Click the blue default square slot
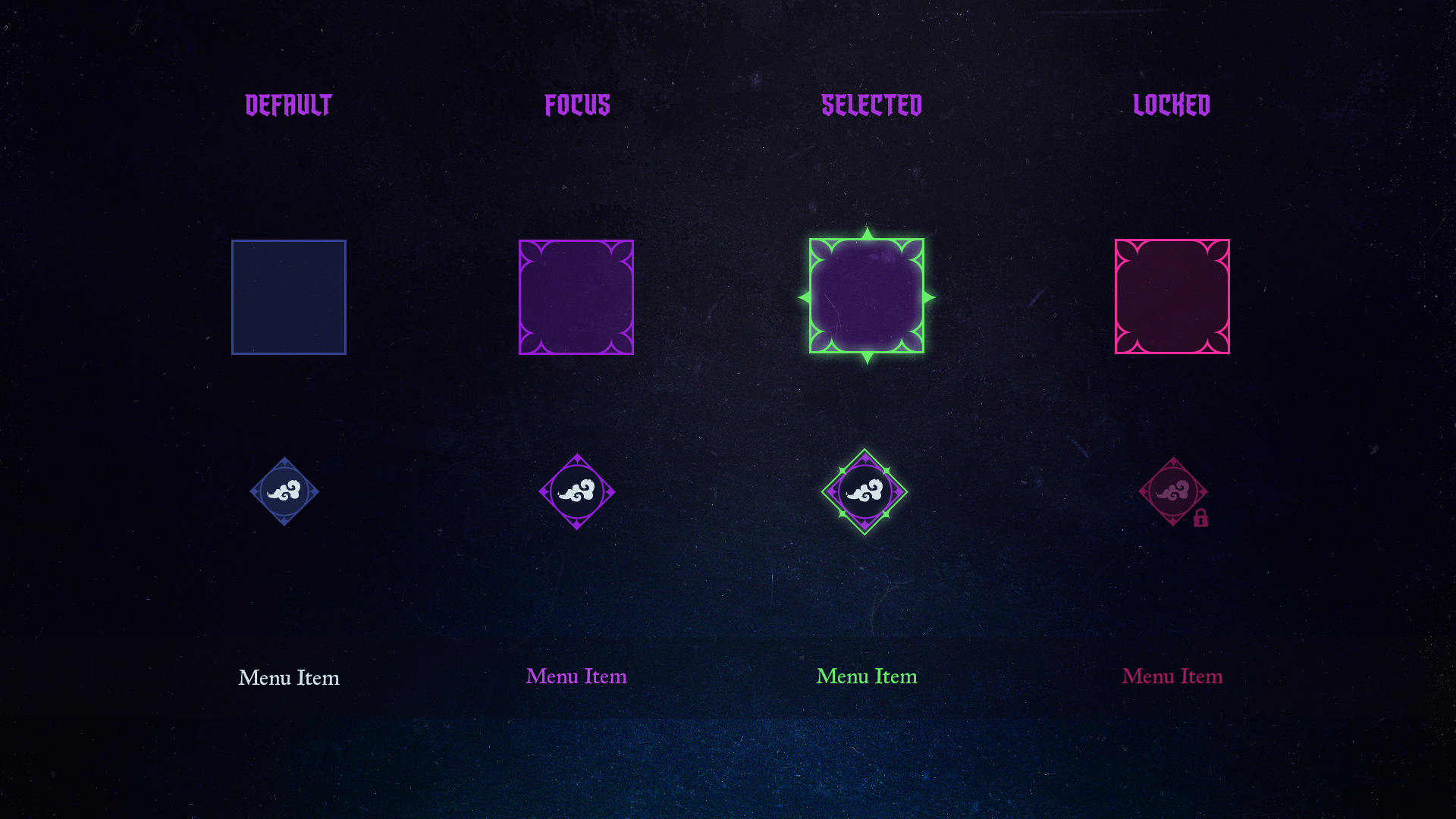The image size is (1456, 819). click(289, 297)
